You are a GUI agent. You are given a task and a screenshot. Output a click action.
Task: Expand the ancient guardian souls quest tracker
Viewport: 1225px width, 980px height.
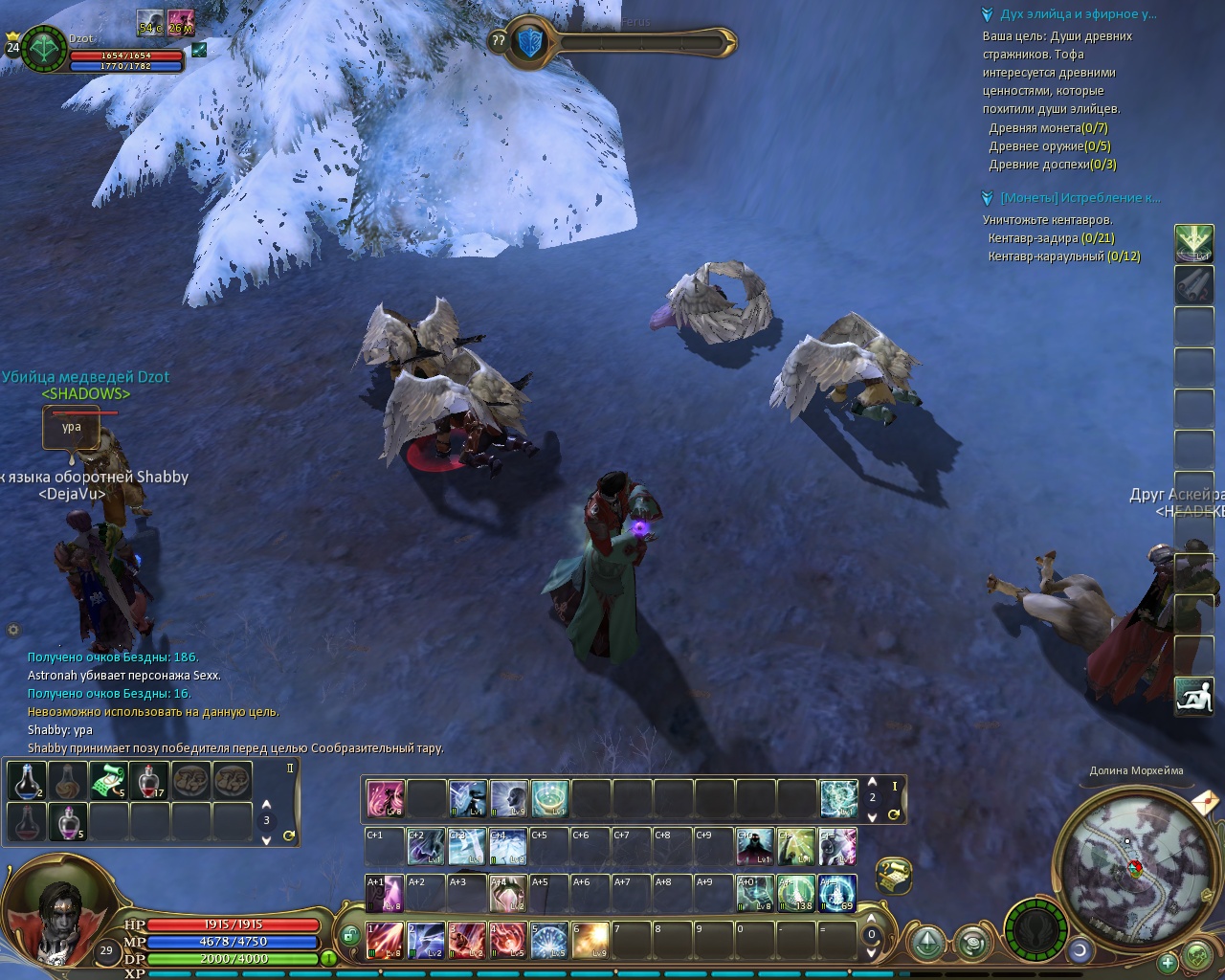coord(988,14)
